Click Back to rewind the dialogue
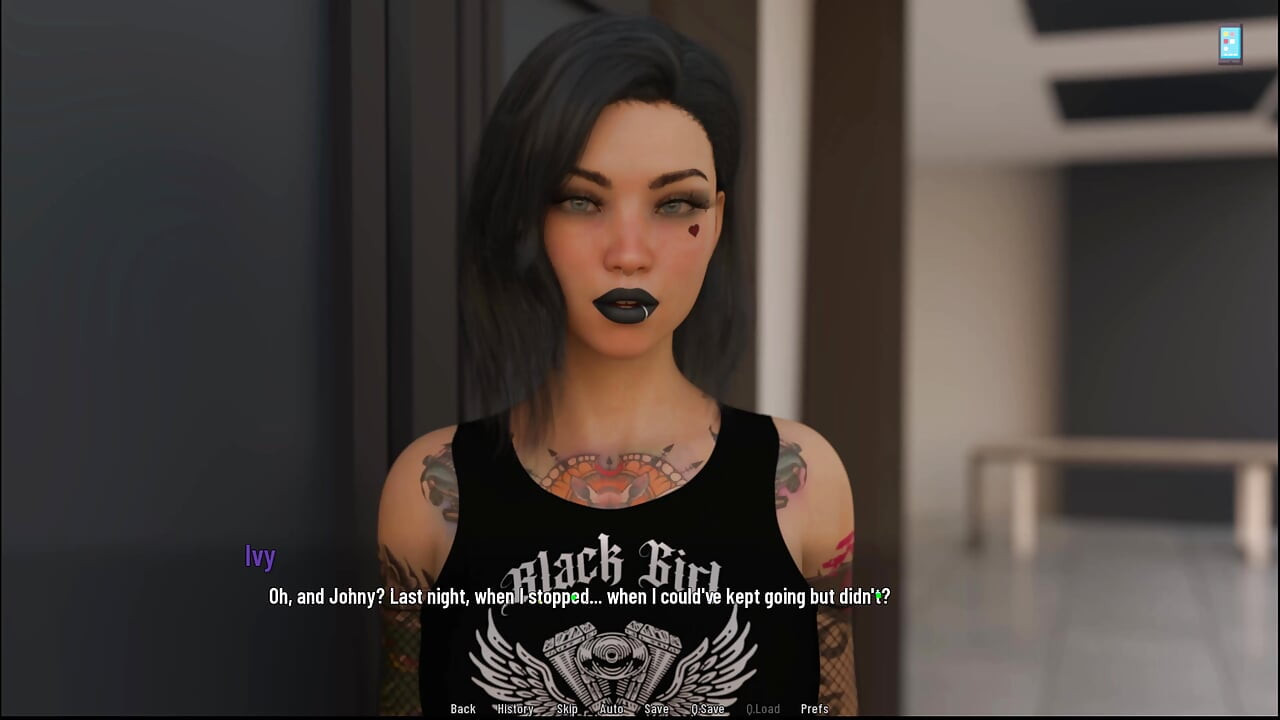This screenshot has width=1280, height=720. (462, 709)
